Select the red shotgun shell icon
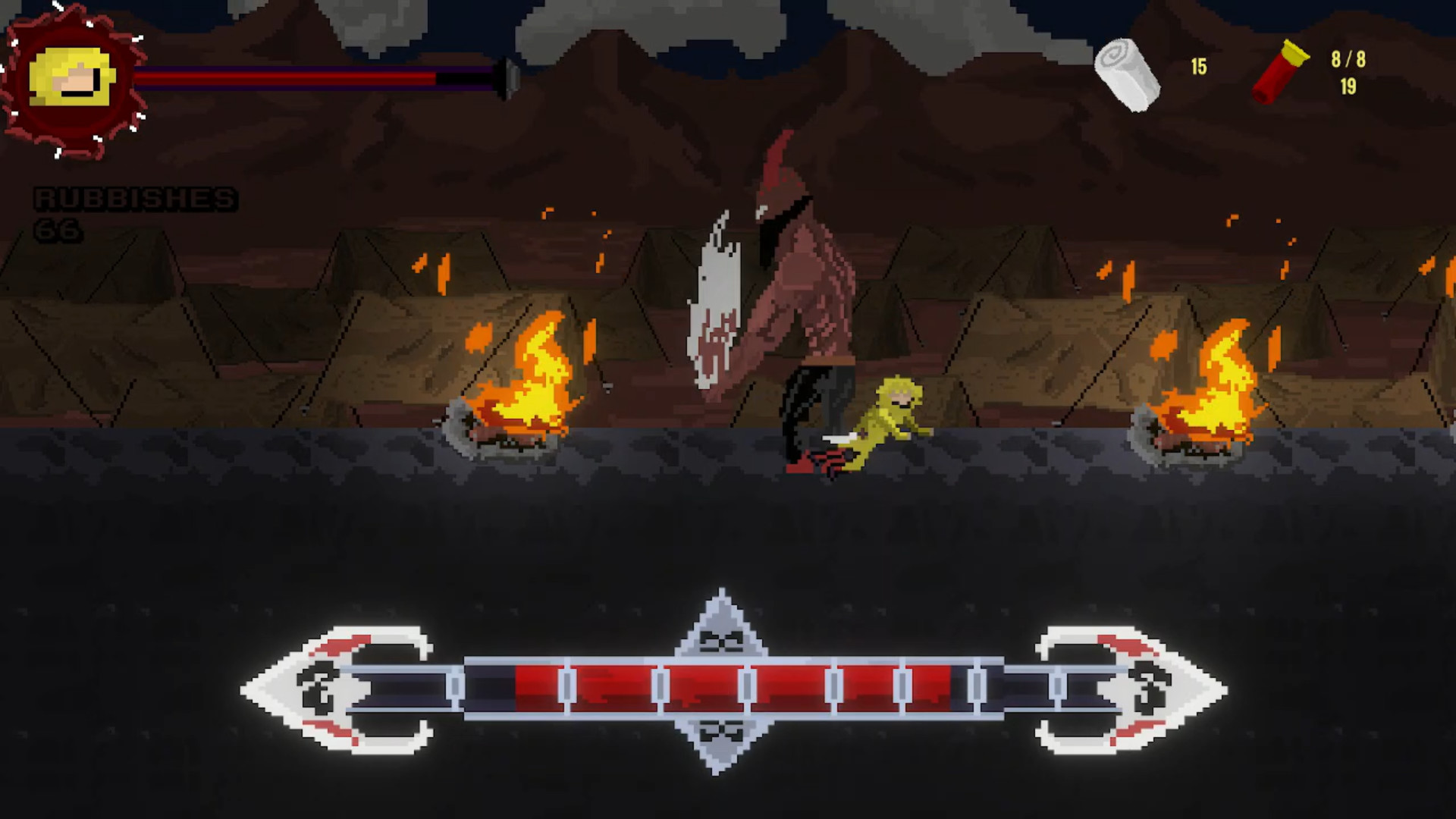Image resolution: width=1456 pixels, height=819 pixels. click(x=1278, y=72)
